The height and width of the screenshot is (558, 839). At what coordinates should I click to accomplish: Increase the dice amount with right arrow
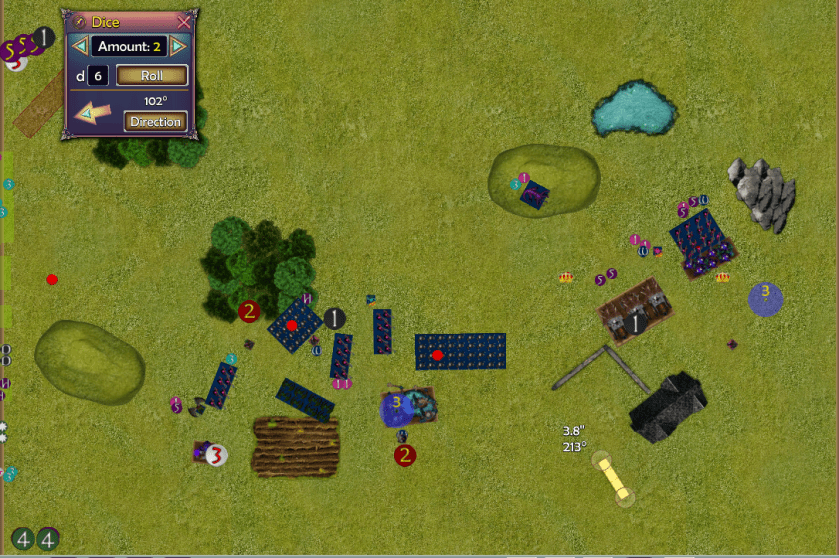click(x=178, y=46)
